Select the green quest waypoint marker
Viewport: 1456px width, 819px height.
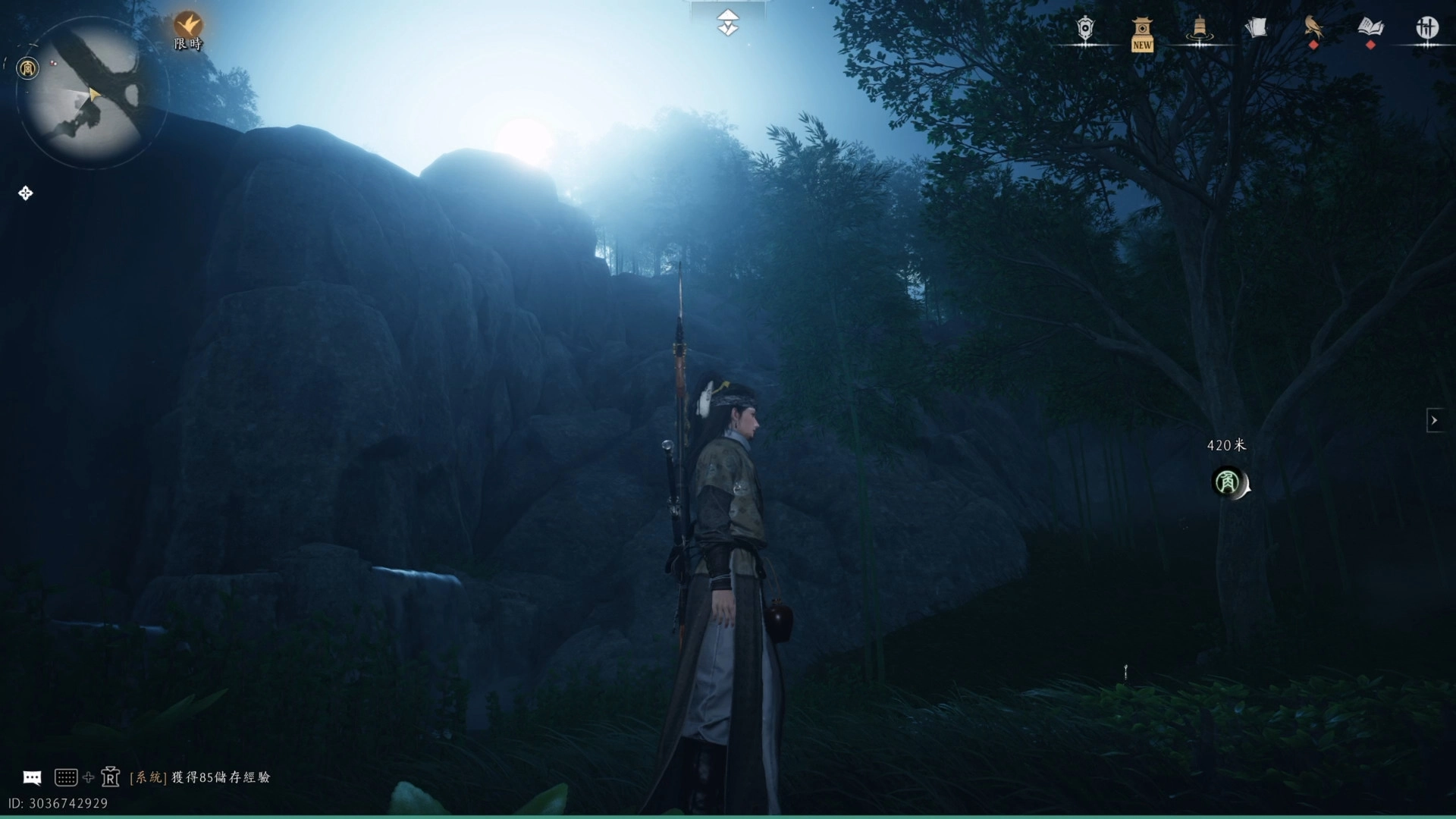[x=1228, y=482]
